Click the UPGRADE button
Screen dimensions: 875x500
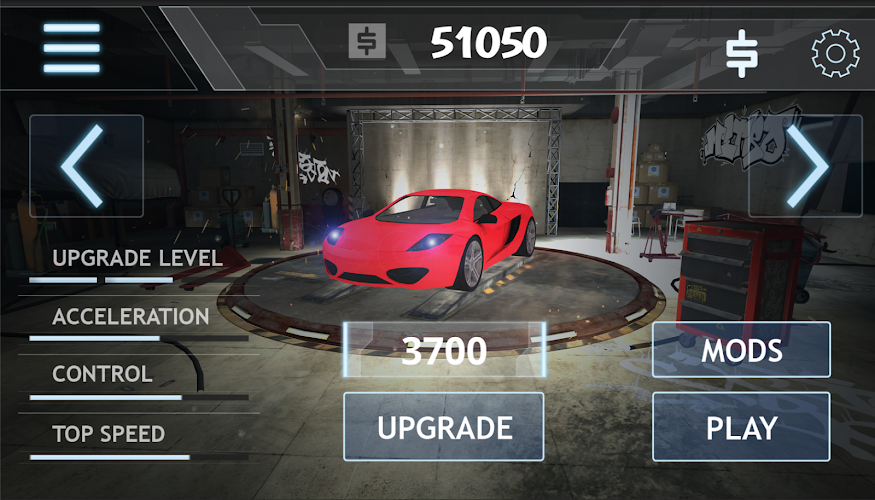click(x=444, y=427)
